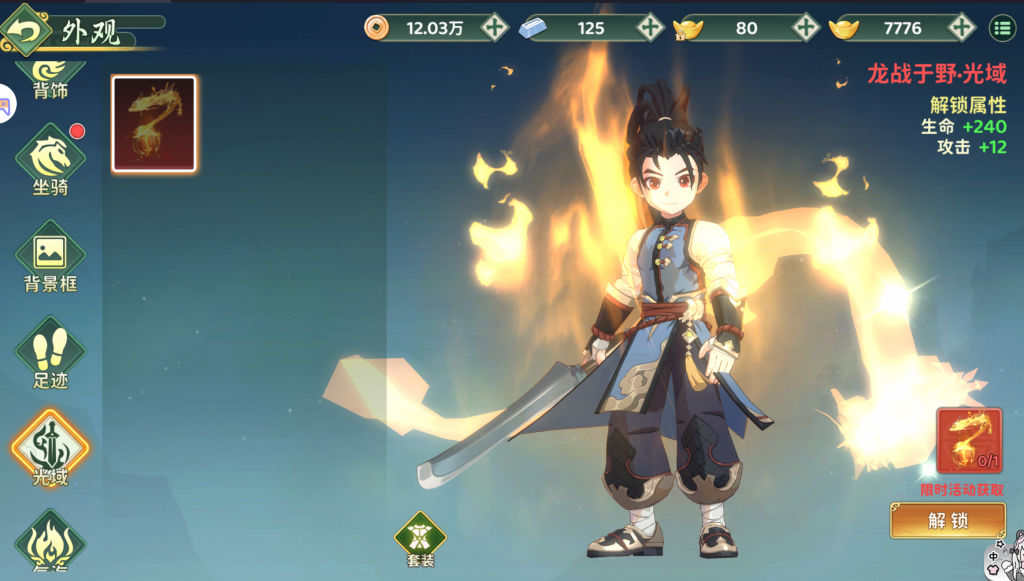Screen dimensions: 1024x581
Task: Select the 背景框 background frame tab
Action: click(x=50, y=258)
